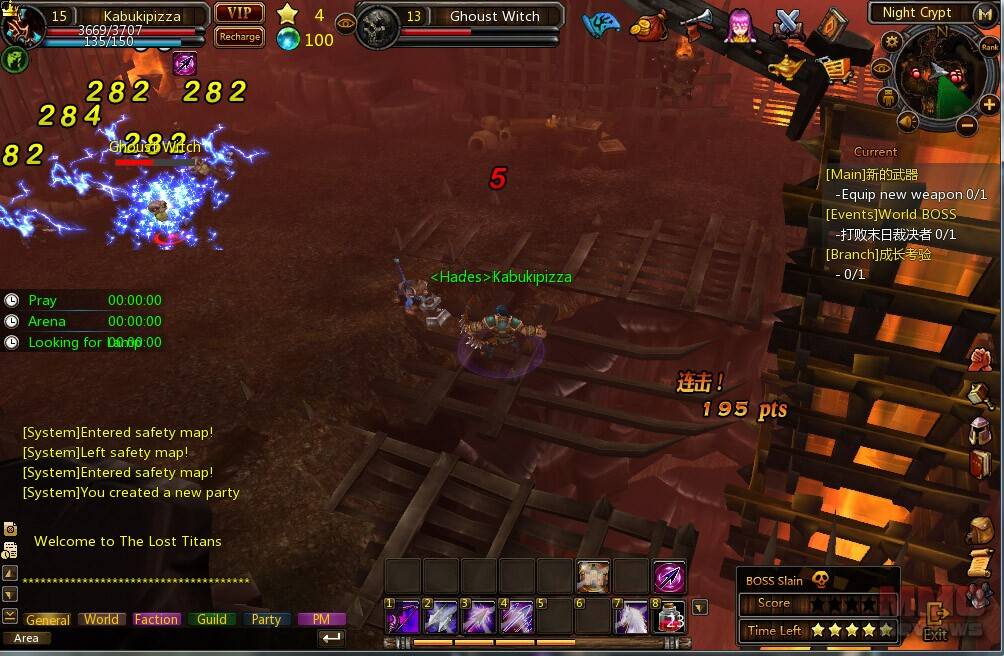The width and height of the screenshot is (1004, 656).
Task: Exit the dungeon with the Exit button
Action: (x=936, y=621)
